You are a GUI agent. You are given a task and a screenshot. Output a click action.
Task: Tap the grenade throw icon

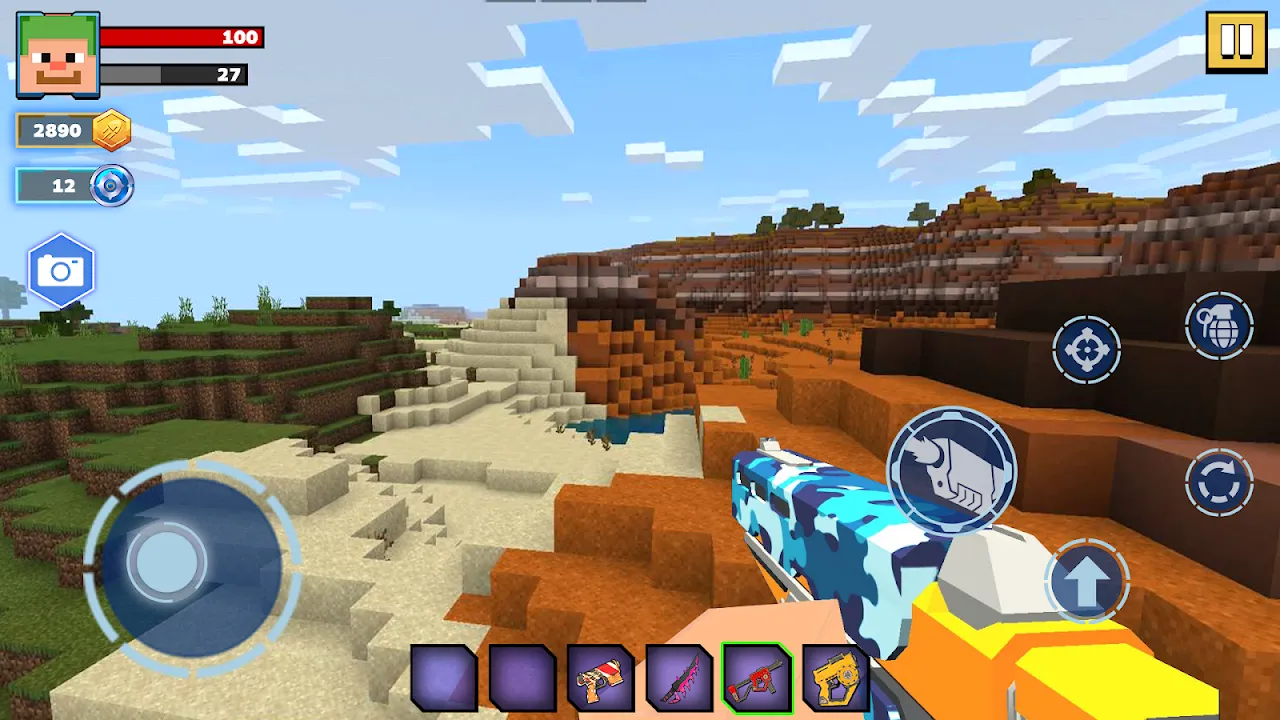(x=1218, y=328)
